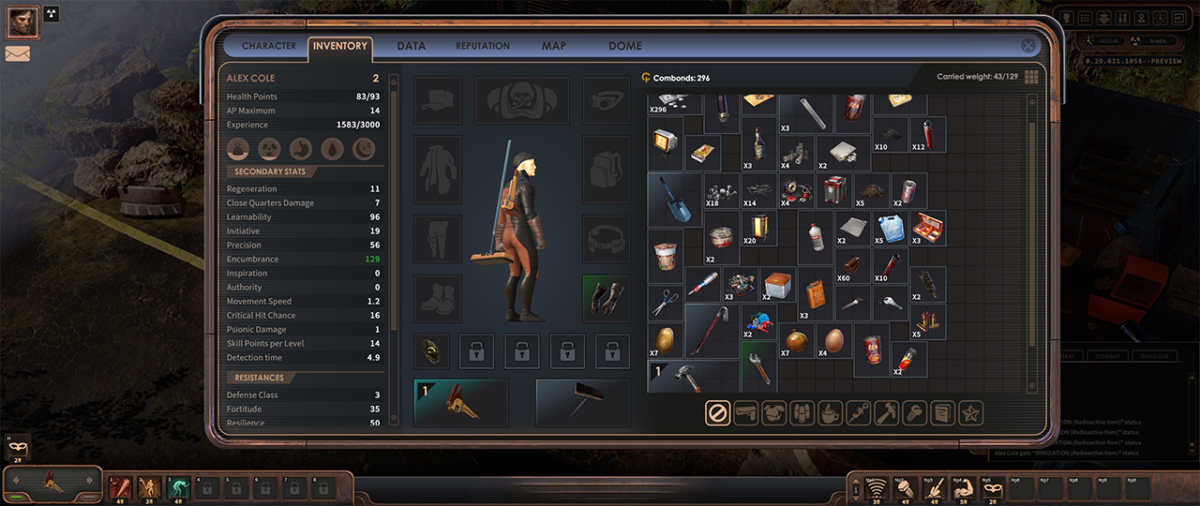Filter inventory by favorites star icon

(970, 412)
